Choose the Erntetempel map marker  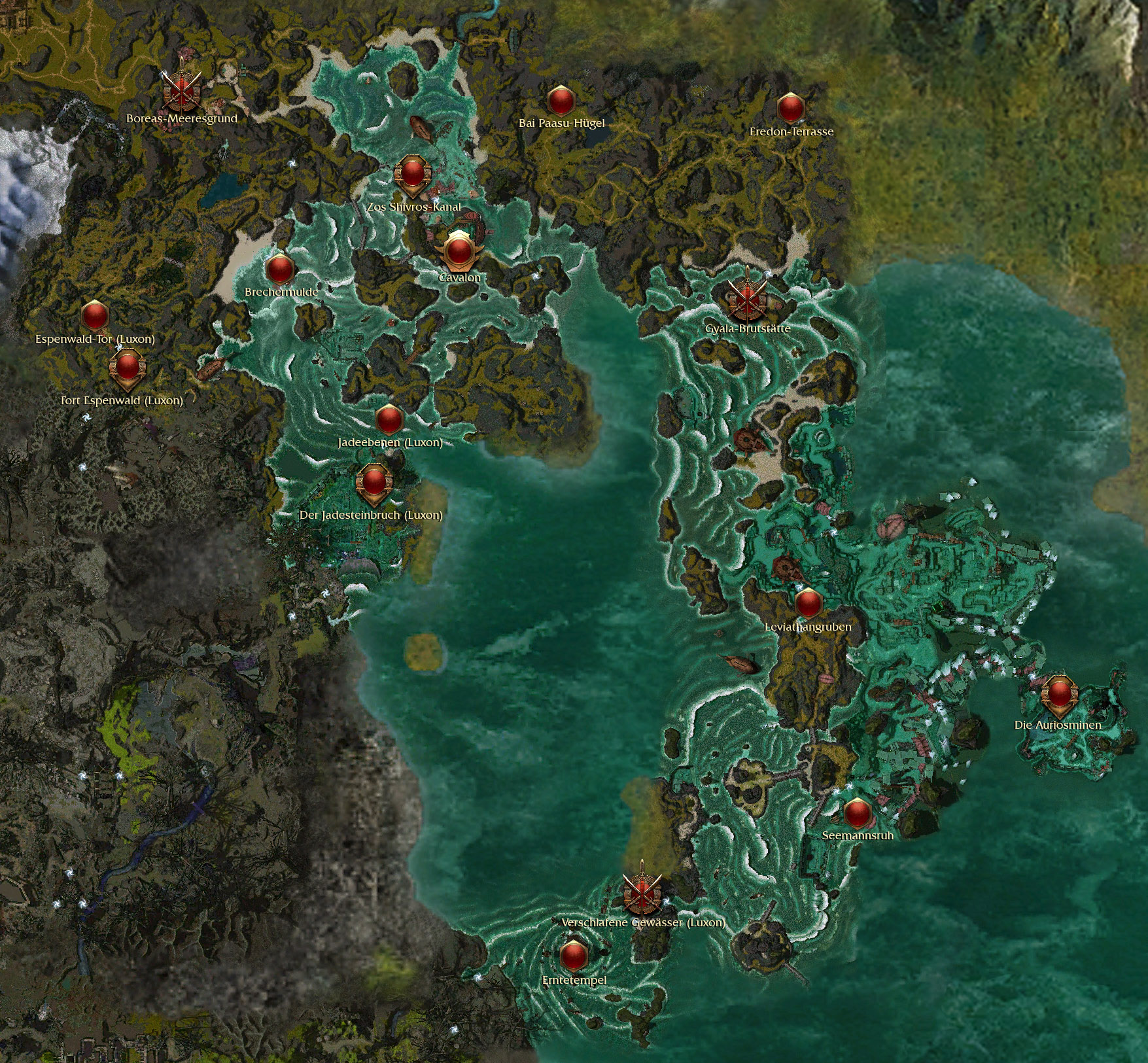click(574, 956)
